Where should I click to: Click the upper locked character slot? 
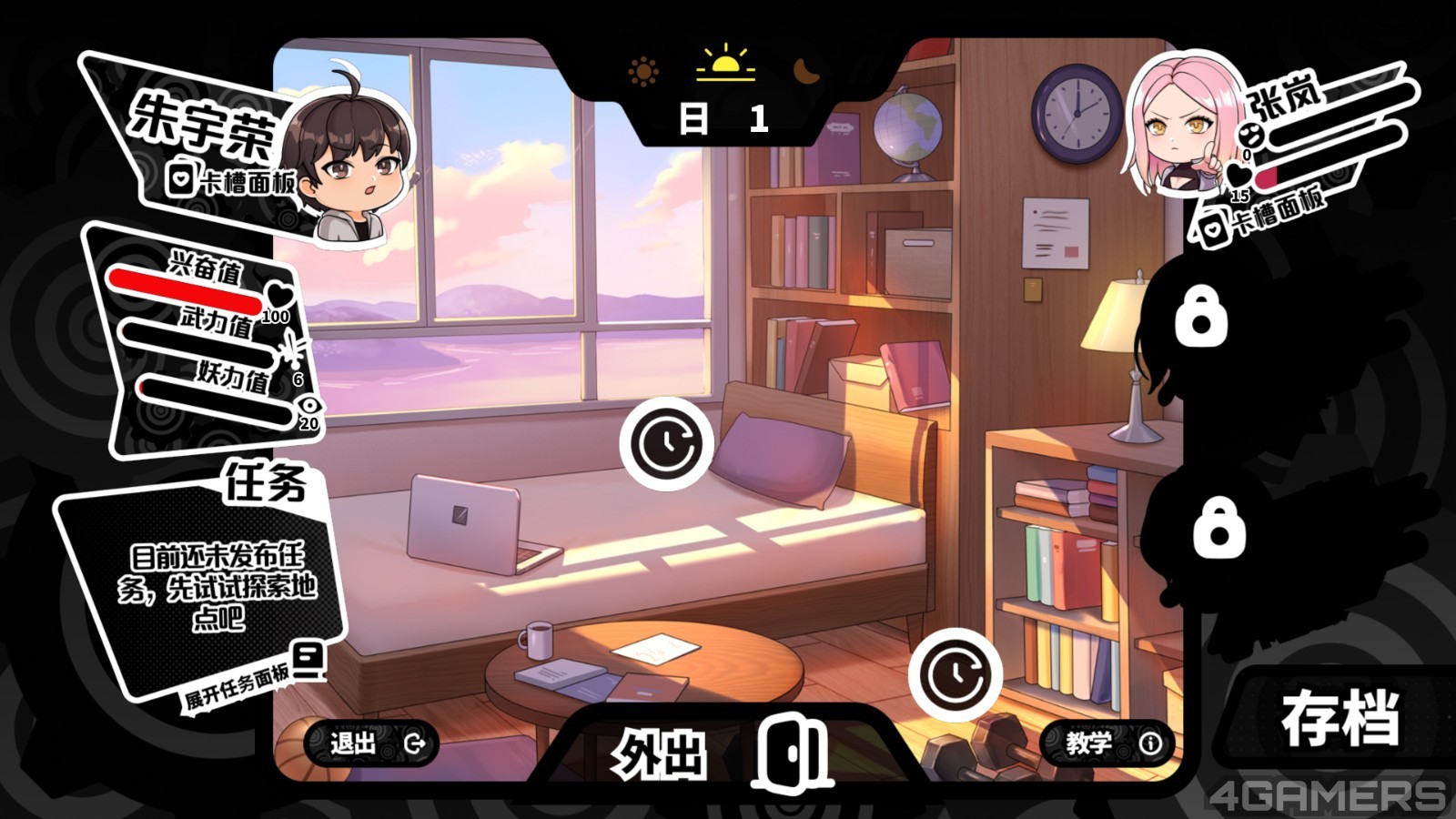click(x=1200, y=318)
